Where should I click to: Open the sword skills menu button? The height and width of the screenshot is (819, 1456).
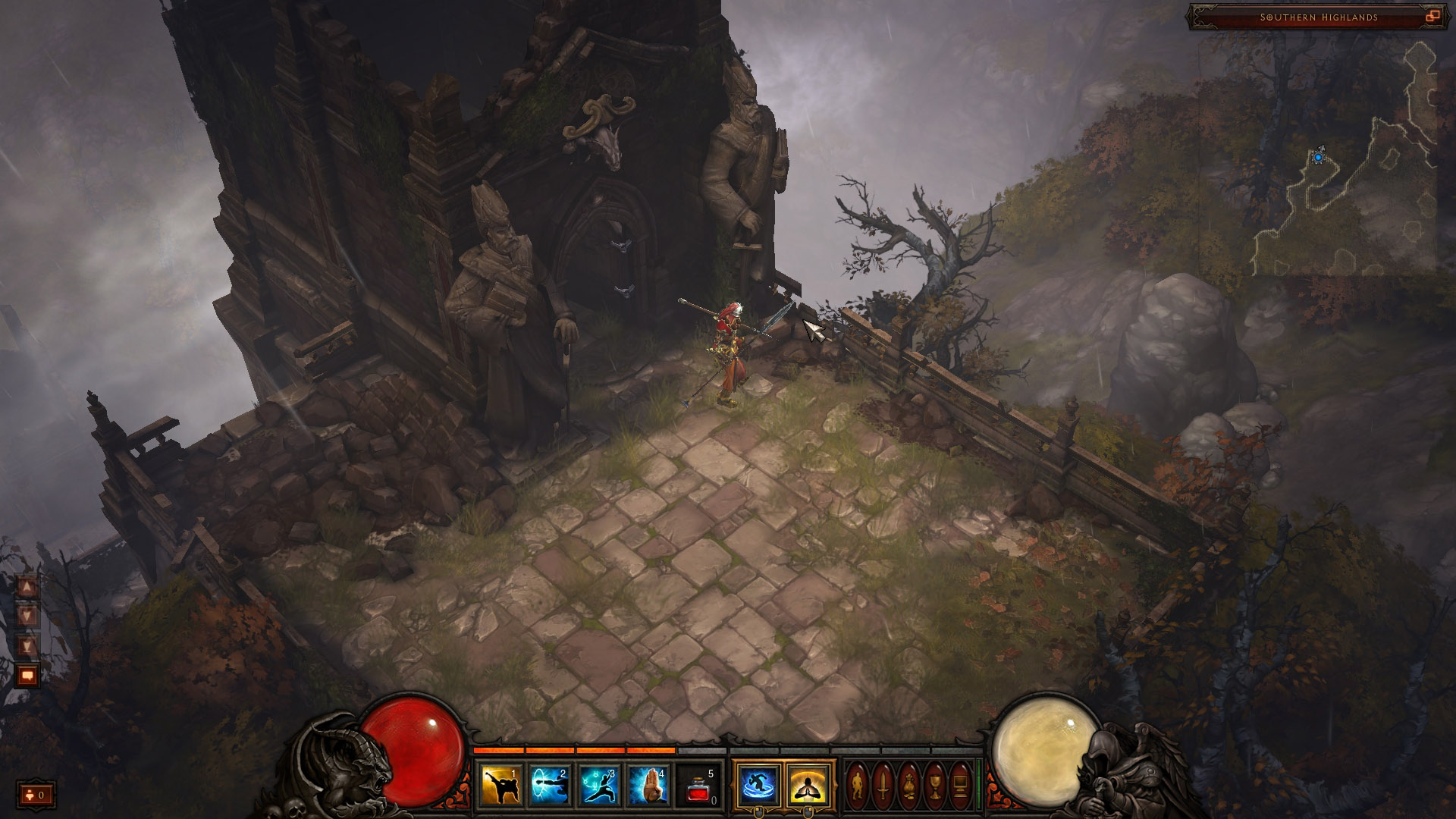[x=883, y=785]
